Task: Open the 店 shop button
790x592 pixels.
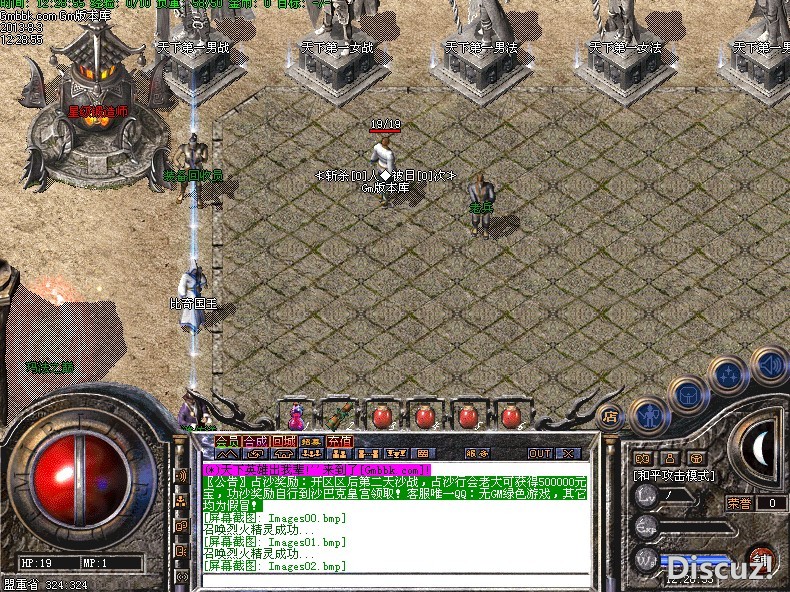Action: 608,416
